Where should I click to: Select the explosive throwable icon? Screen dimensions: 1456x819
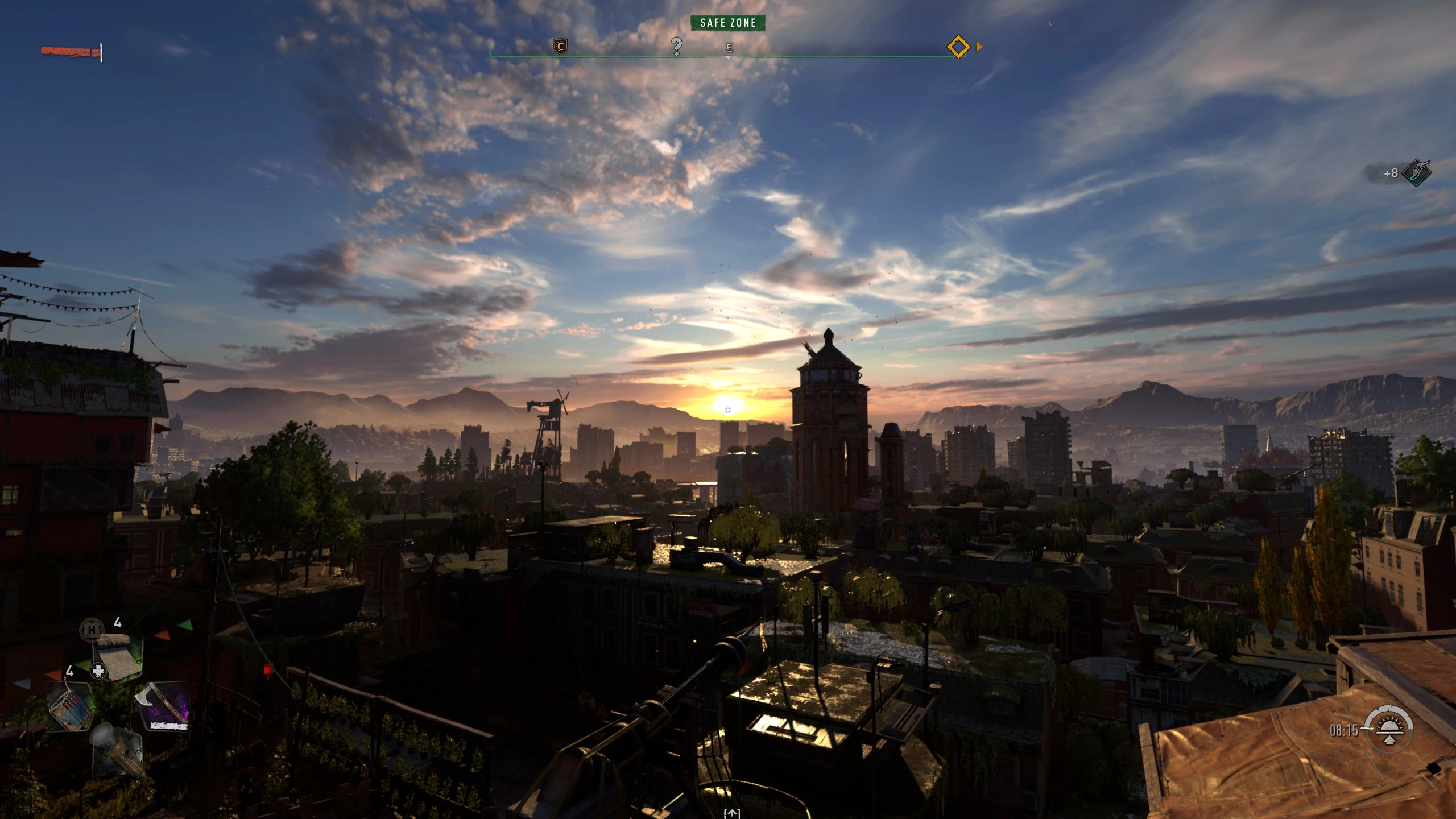tap(71, 710)
